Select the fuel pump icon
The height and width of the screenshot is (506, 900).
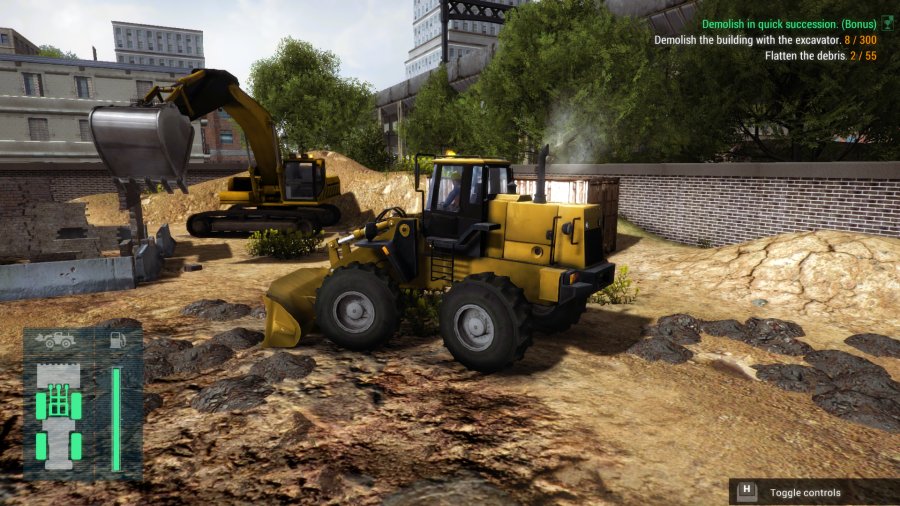click(x=117, y=340)
